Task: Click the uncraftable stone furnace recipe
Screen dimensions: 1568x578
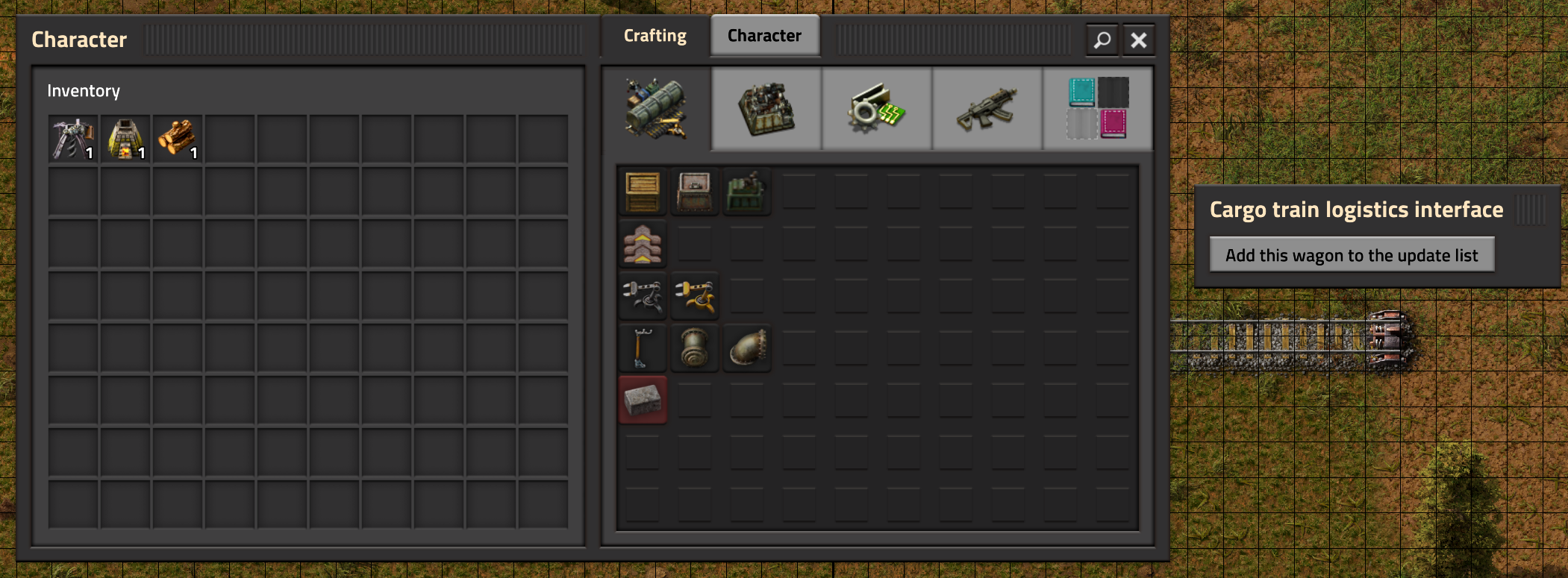Action: pos(642,400)
